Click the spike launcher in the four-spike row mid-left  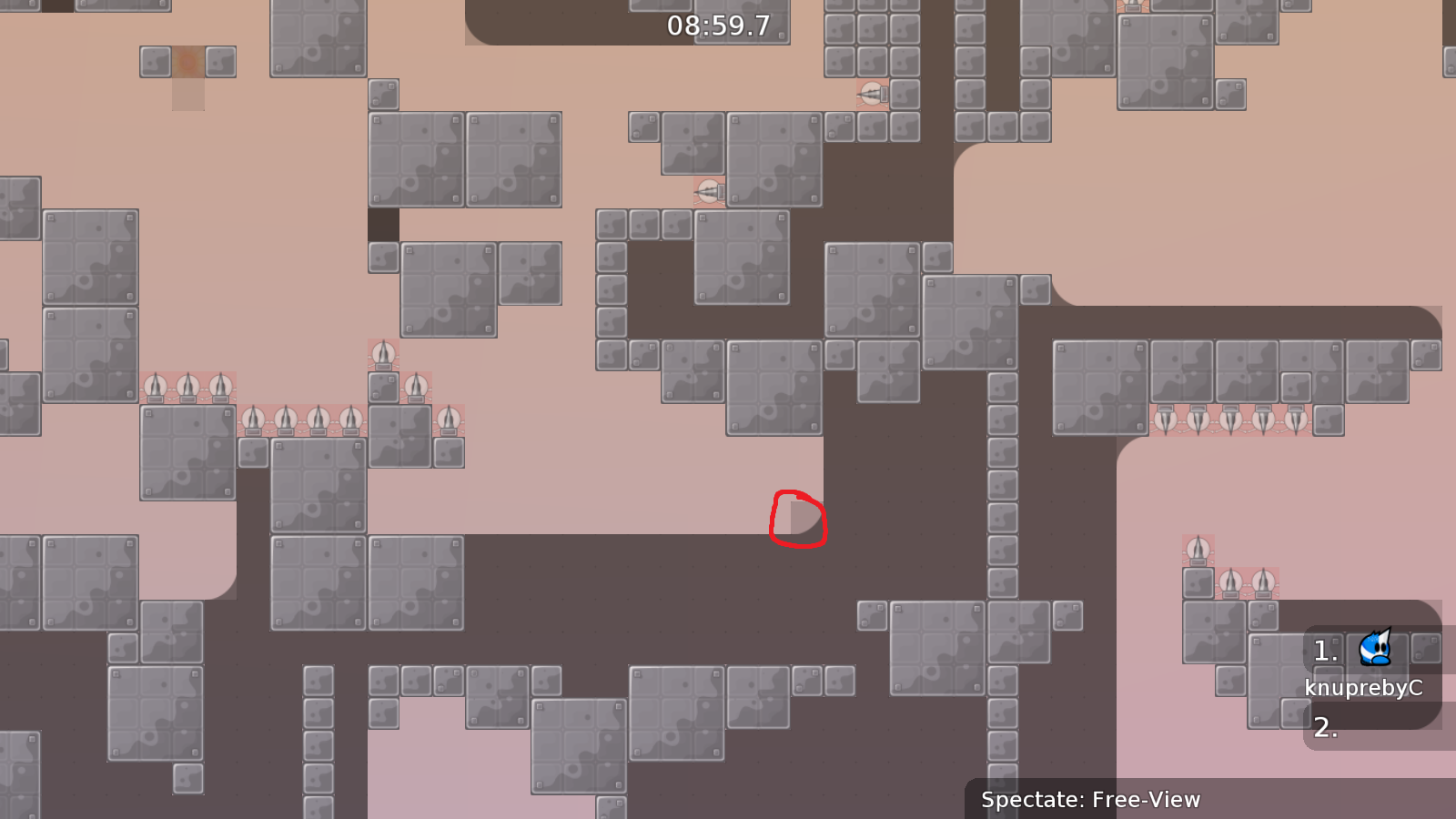pyautogui.click(x=287, y=417)
